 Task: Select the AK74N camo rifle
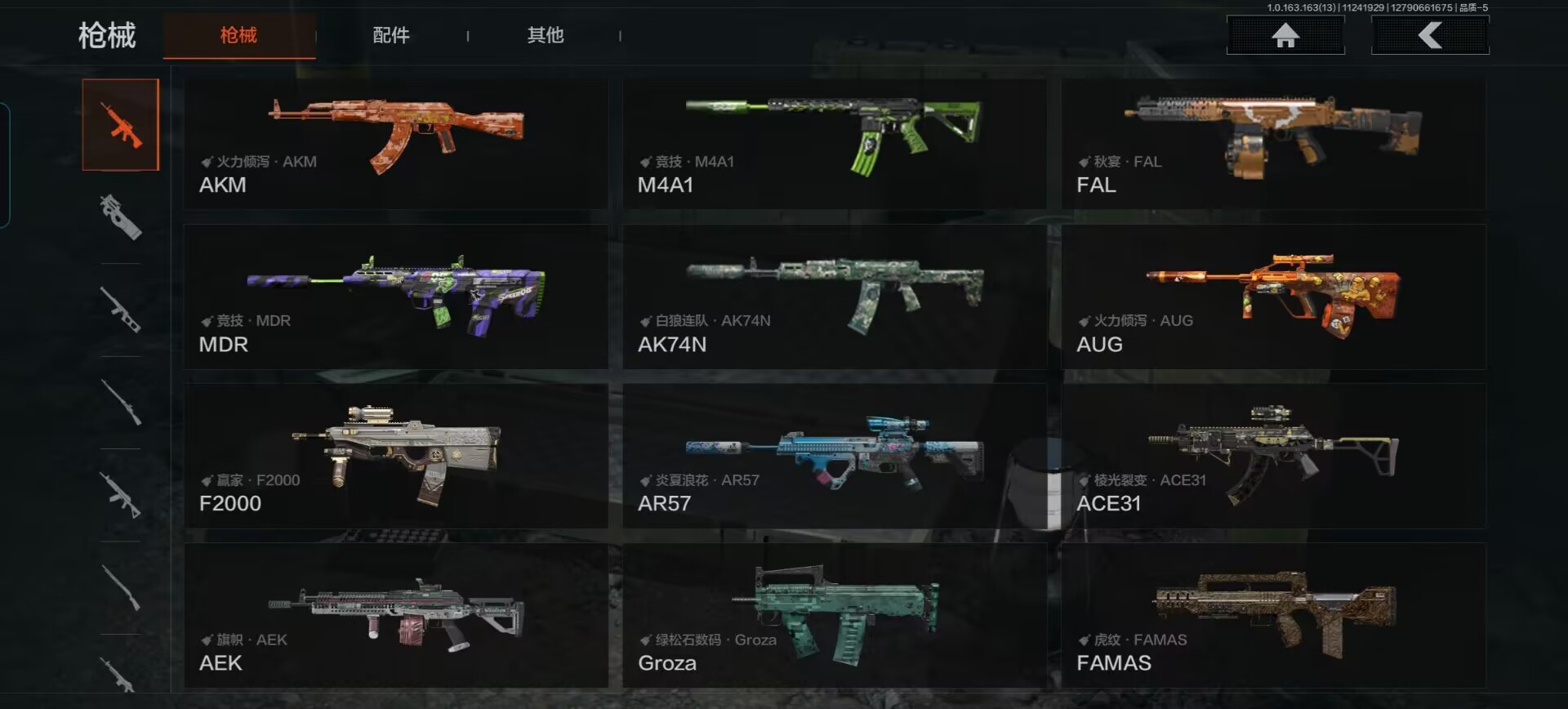[834, 297]
